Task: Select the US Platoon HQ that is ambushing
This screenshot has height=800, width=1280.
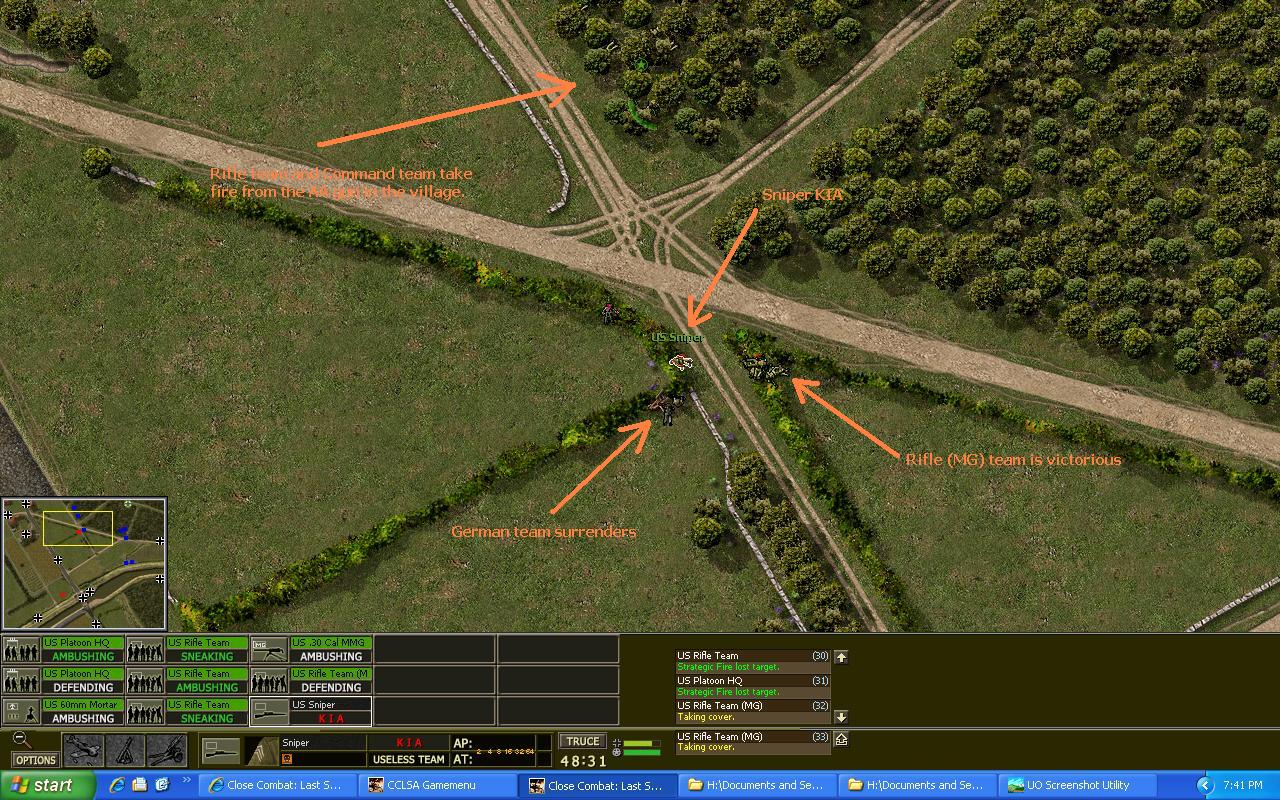Action: pyautogui.click(x=63, y=650)
